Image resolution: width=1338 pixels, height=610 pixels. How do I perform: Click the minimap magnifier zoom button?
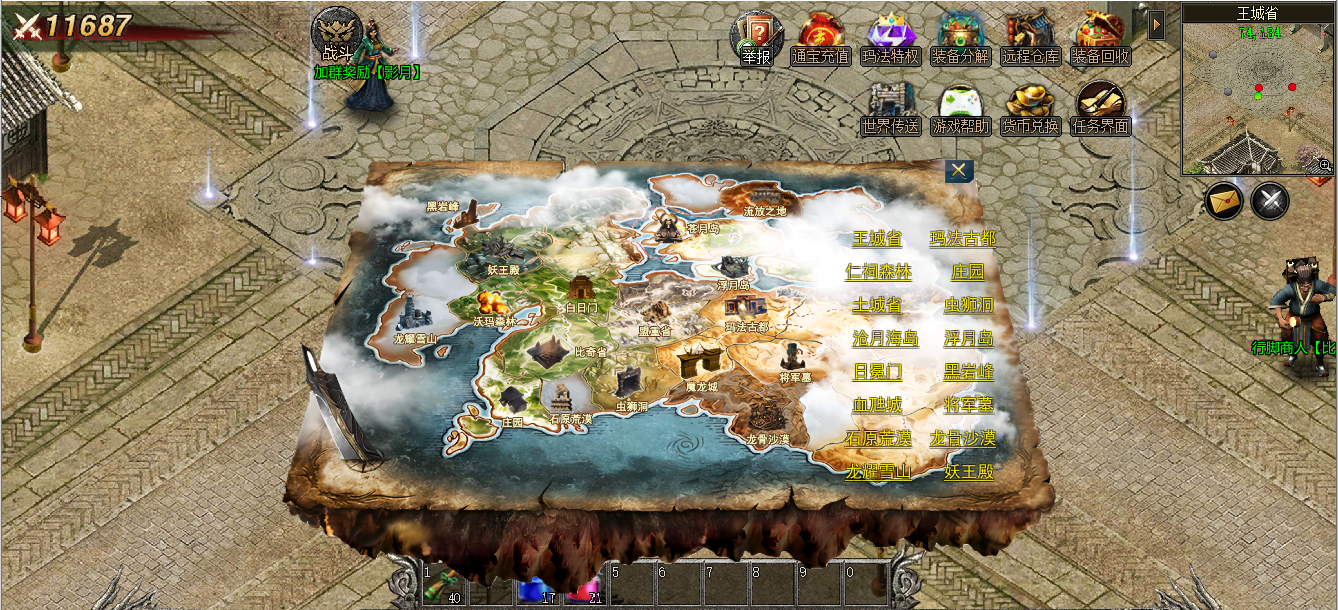1325,164
